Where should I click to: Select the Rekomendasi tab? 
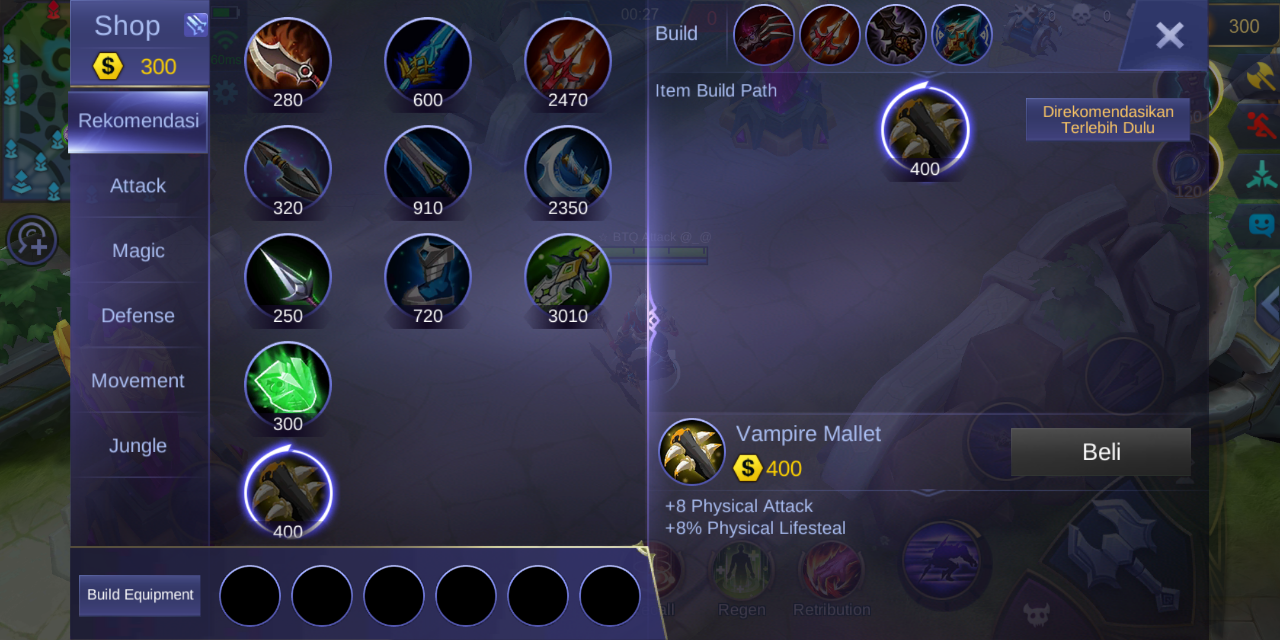coord(138,121)
